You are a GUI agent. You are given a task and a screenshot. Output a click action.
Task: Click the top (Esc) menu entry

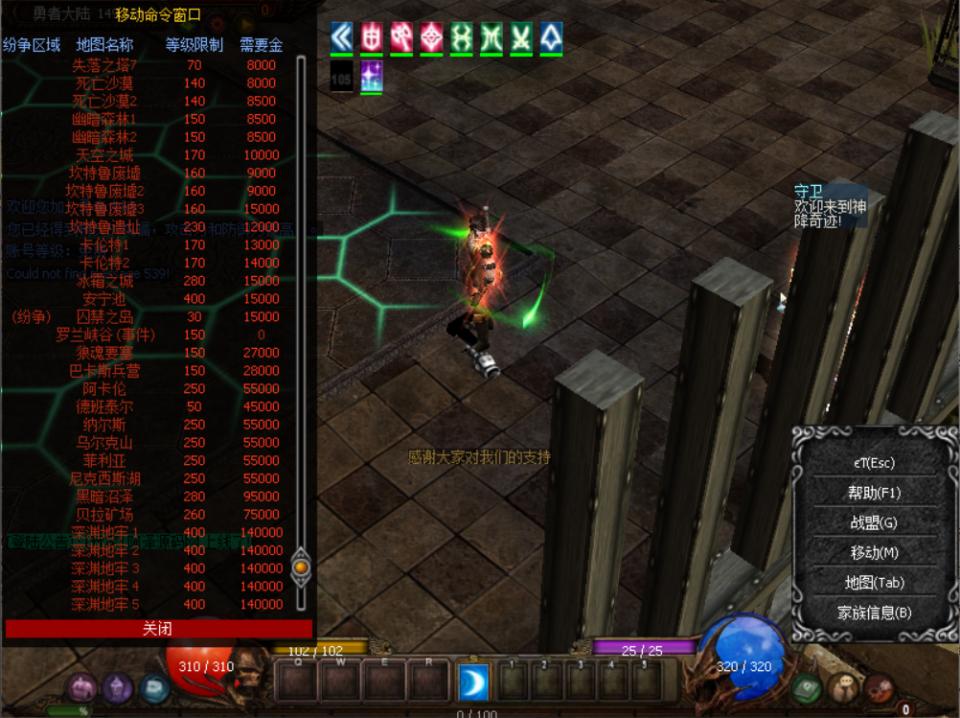(873, 463)
